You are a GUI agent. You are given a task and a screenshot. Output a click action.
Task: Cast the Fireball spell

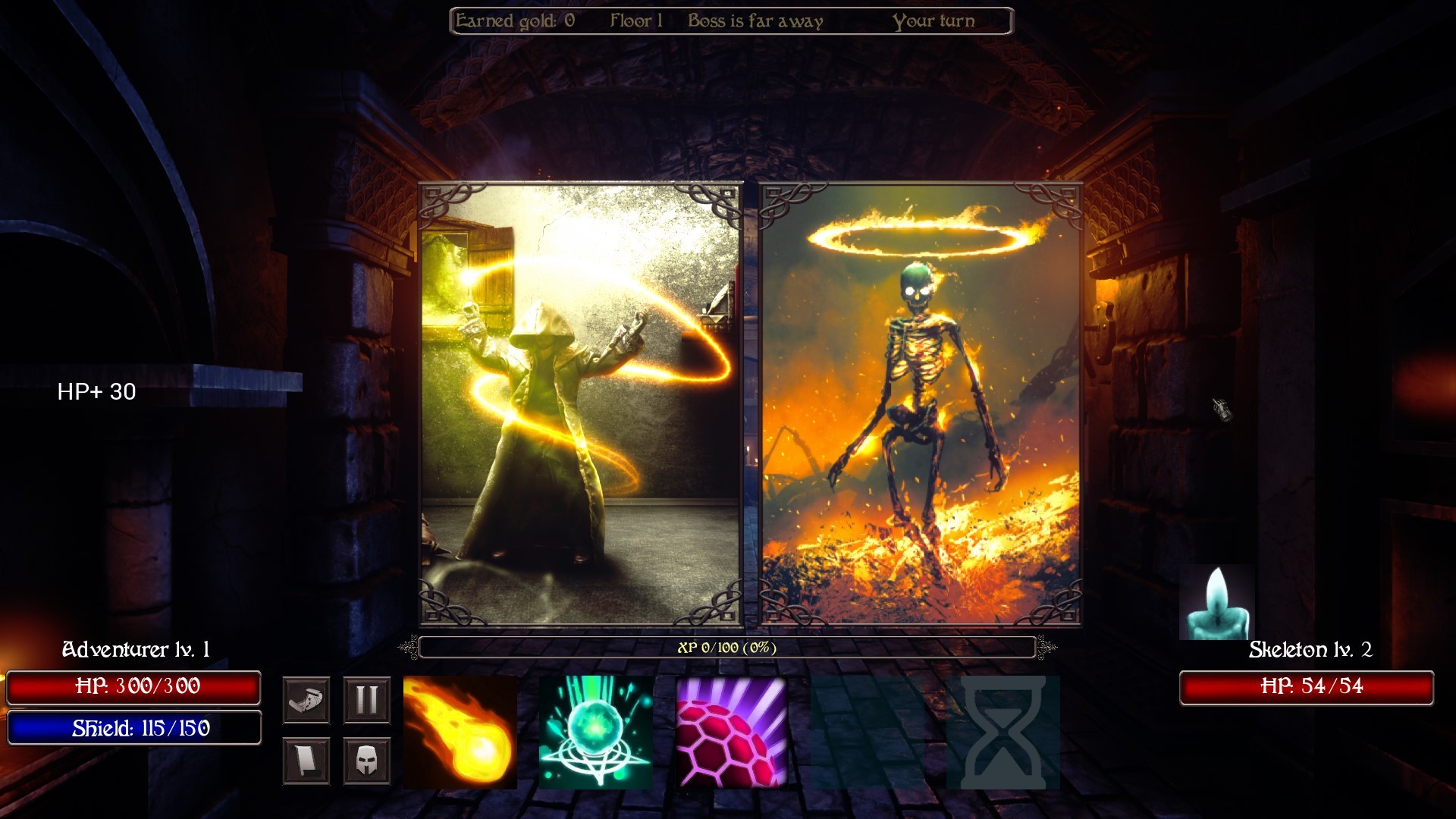(x=460, y=733)
